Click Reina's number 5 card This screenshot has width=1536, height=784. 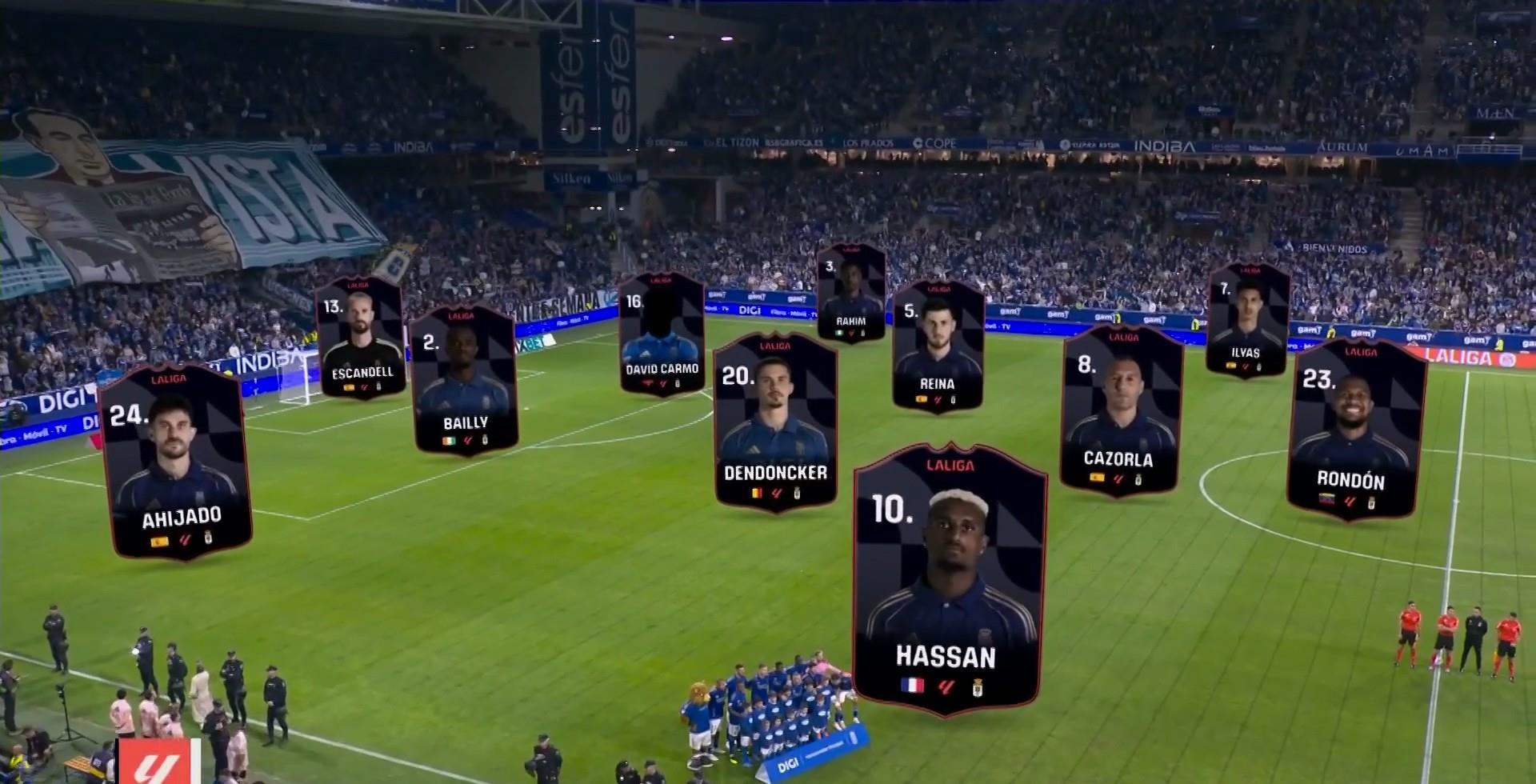[x=937, y=346]
